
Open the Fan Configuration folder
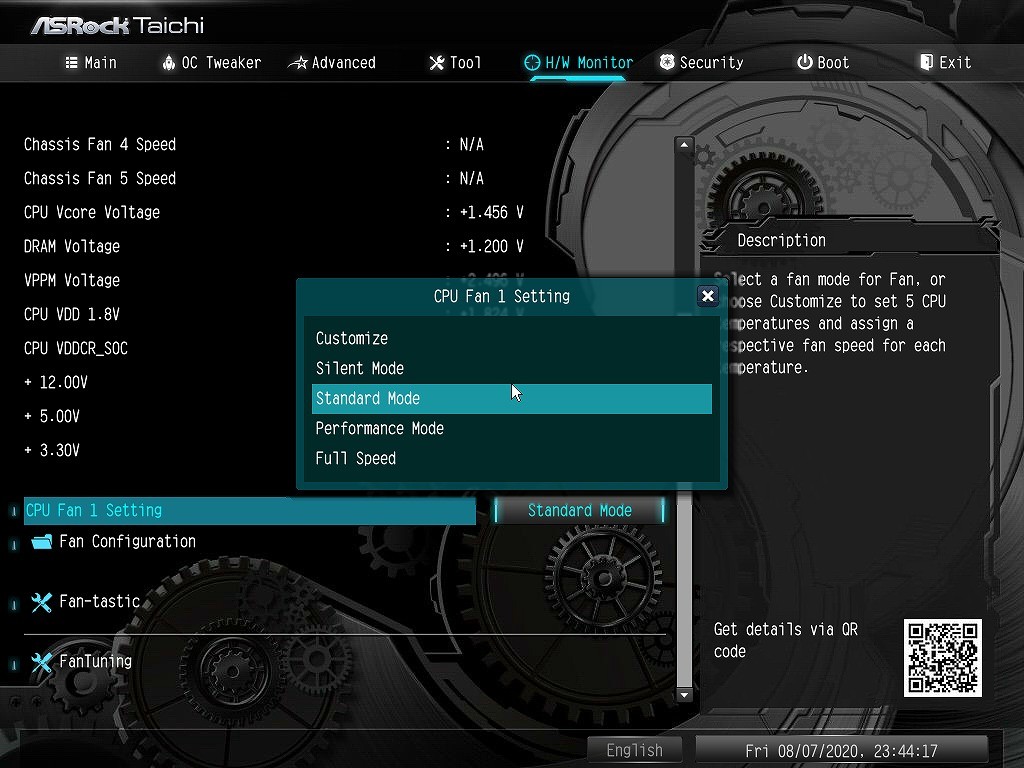(x=127, y=541)
